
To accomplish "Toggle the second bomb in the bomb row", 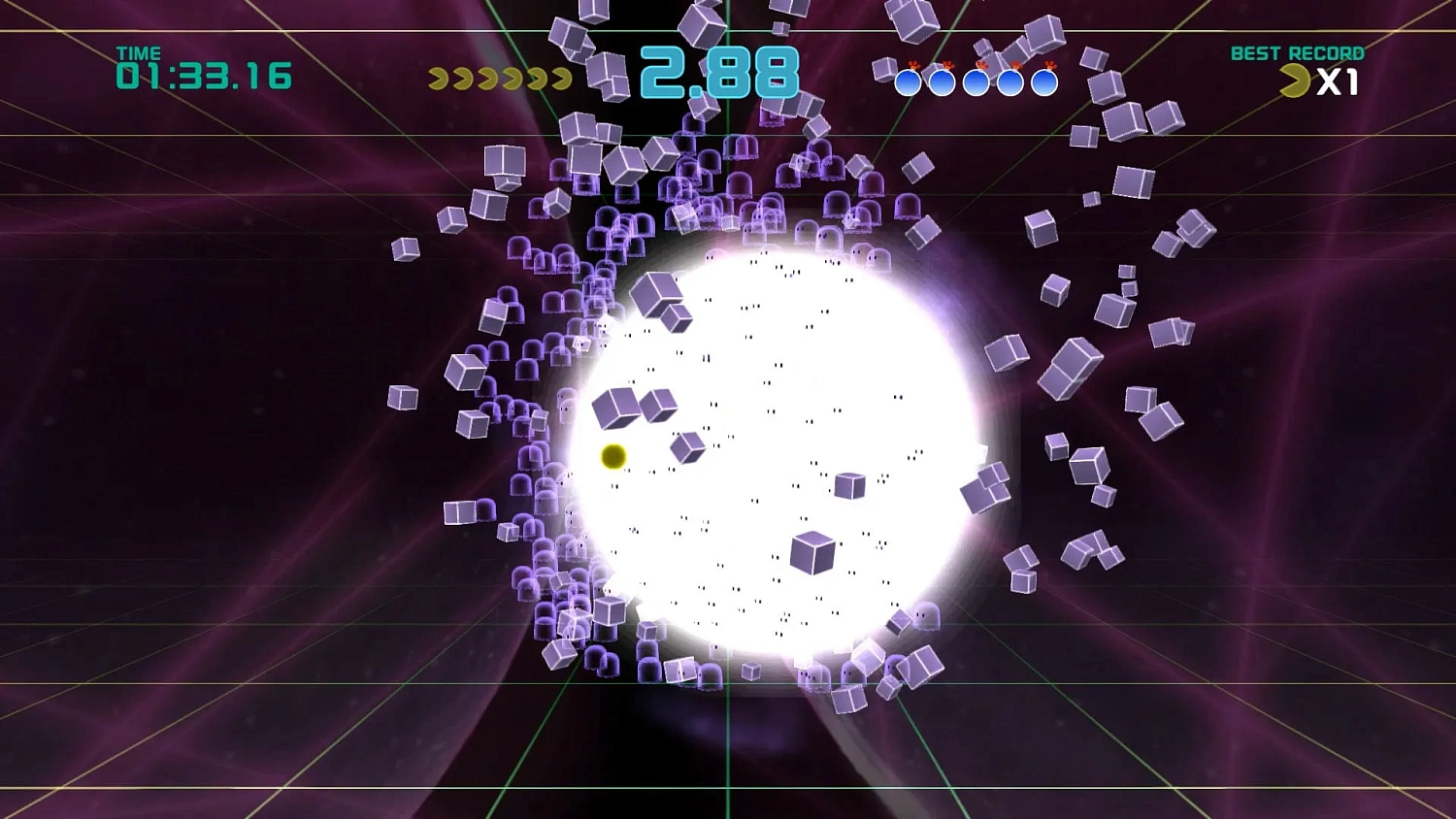I will (x=943, y=82).
